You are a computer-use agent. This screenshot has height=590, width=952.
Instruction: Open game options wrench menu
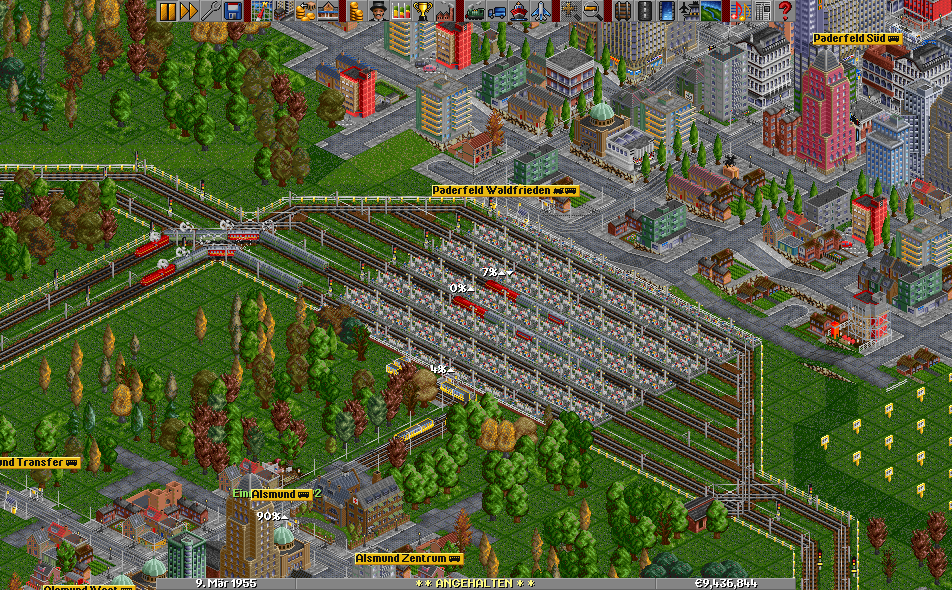pos(211,11)
